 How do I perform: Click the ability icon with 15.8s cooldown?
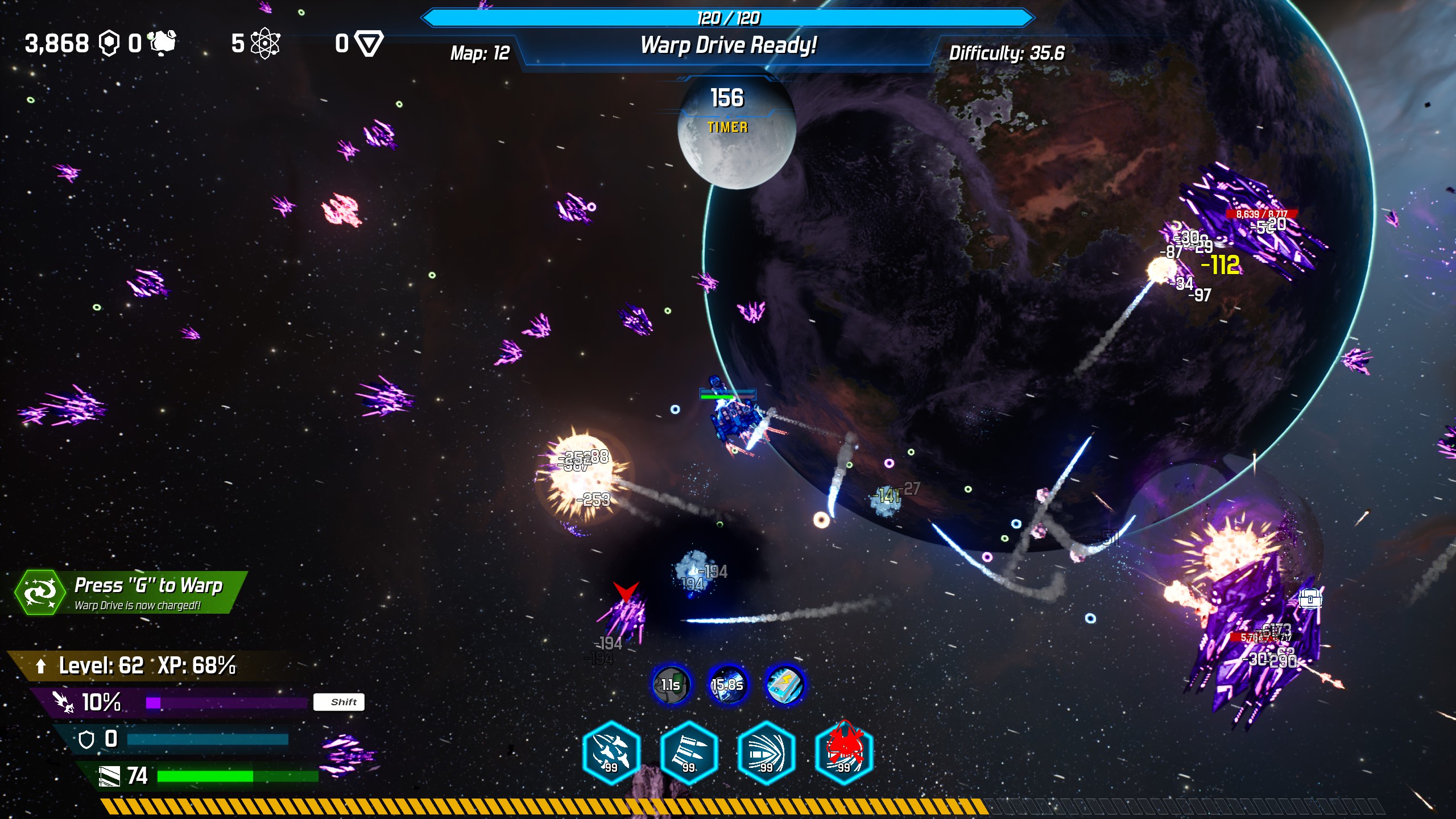tap(727, 685)
